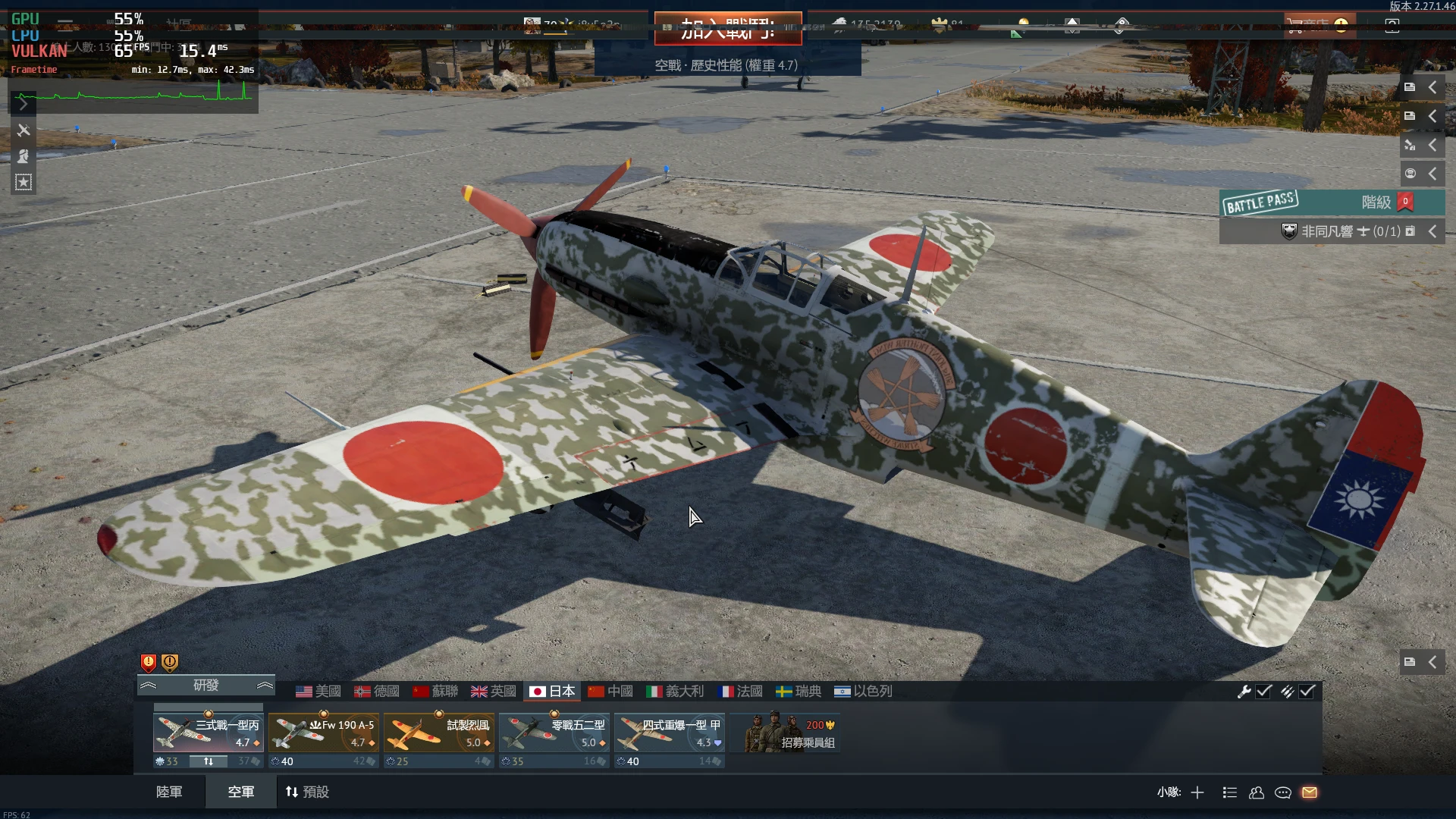
Task: Switch to the USA nation tab
Action: [x=318, y=692]
